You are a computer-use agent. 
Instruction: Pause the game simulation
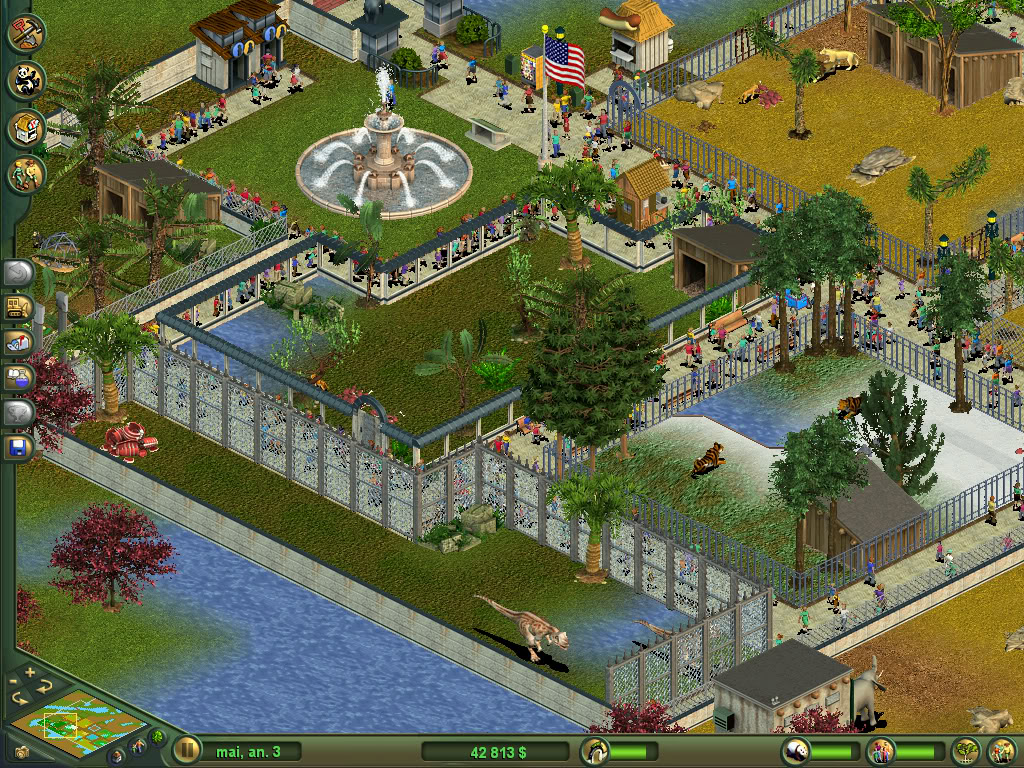(187, 749)
